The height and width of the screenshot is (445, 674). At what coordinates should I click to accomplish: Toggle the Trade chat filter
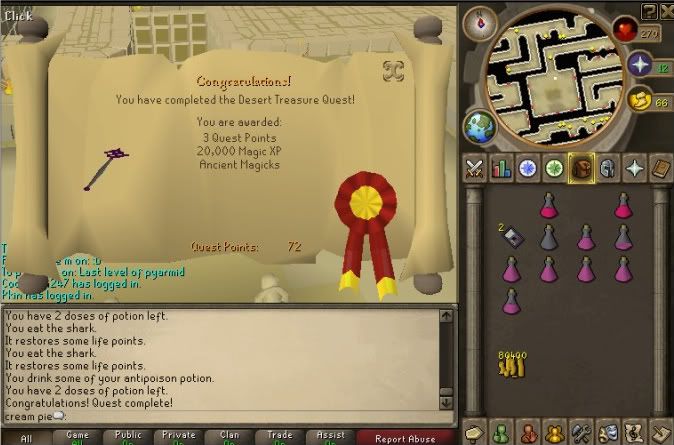281,437
